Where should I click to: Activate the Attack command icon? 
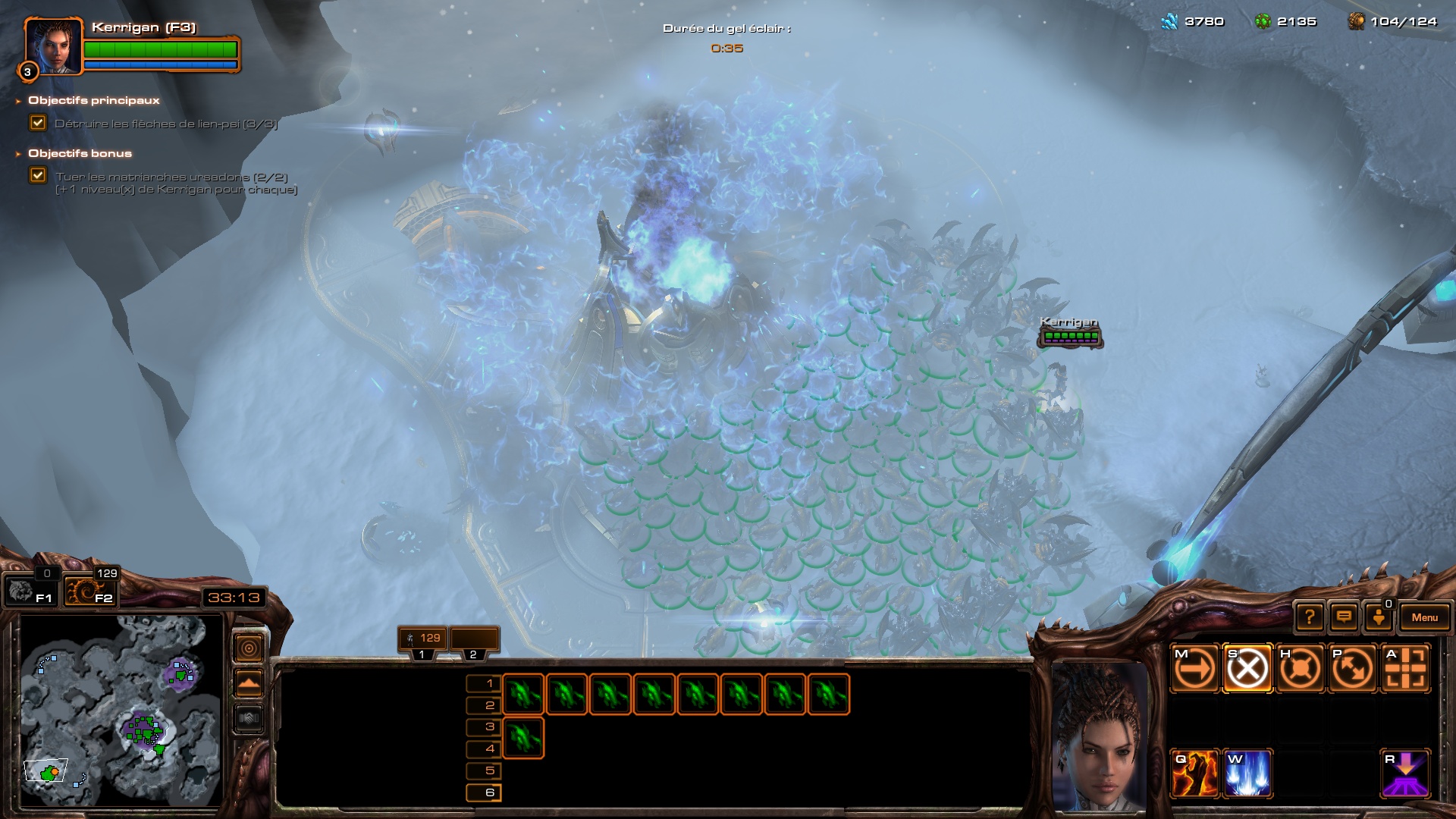pyautogui.click(x=1405, y=669)
